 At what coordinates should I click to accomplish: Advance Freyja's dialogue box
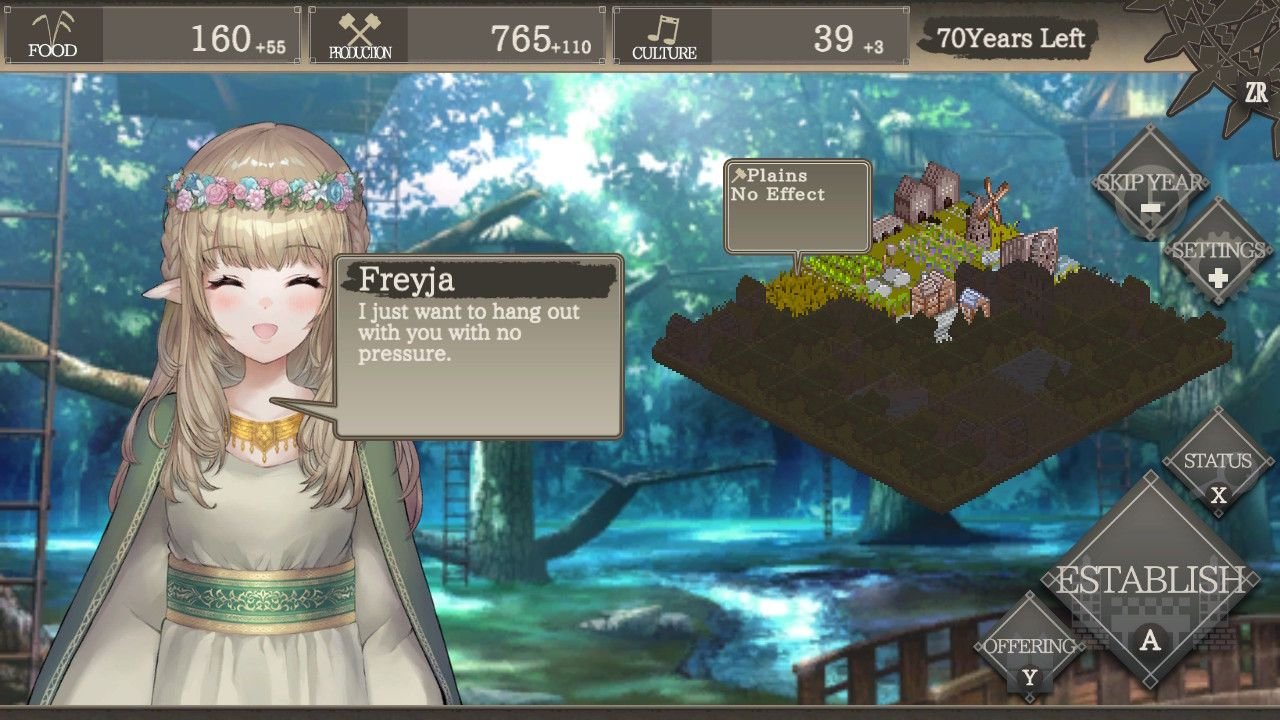point(478,346)
